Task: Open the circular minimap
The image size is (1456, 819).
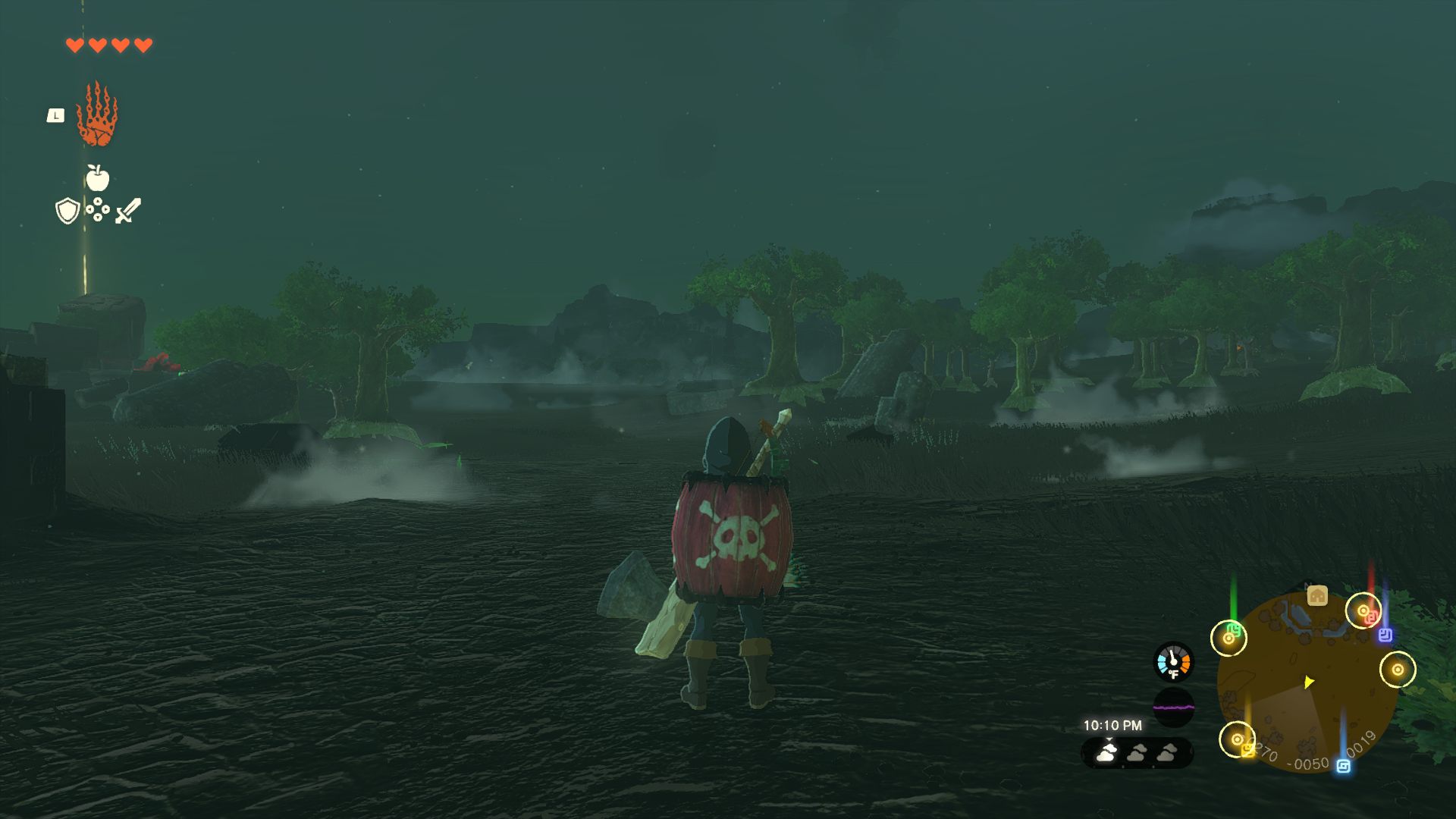Action: (x=1307, y=682)
